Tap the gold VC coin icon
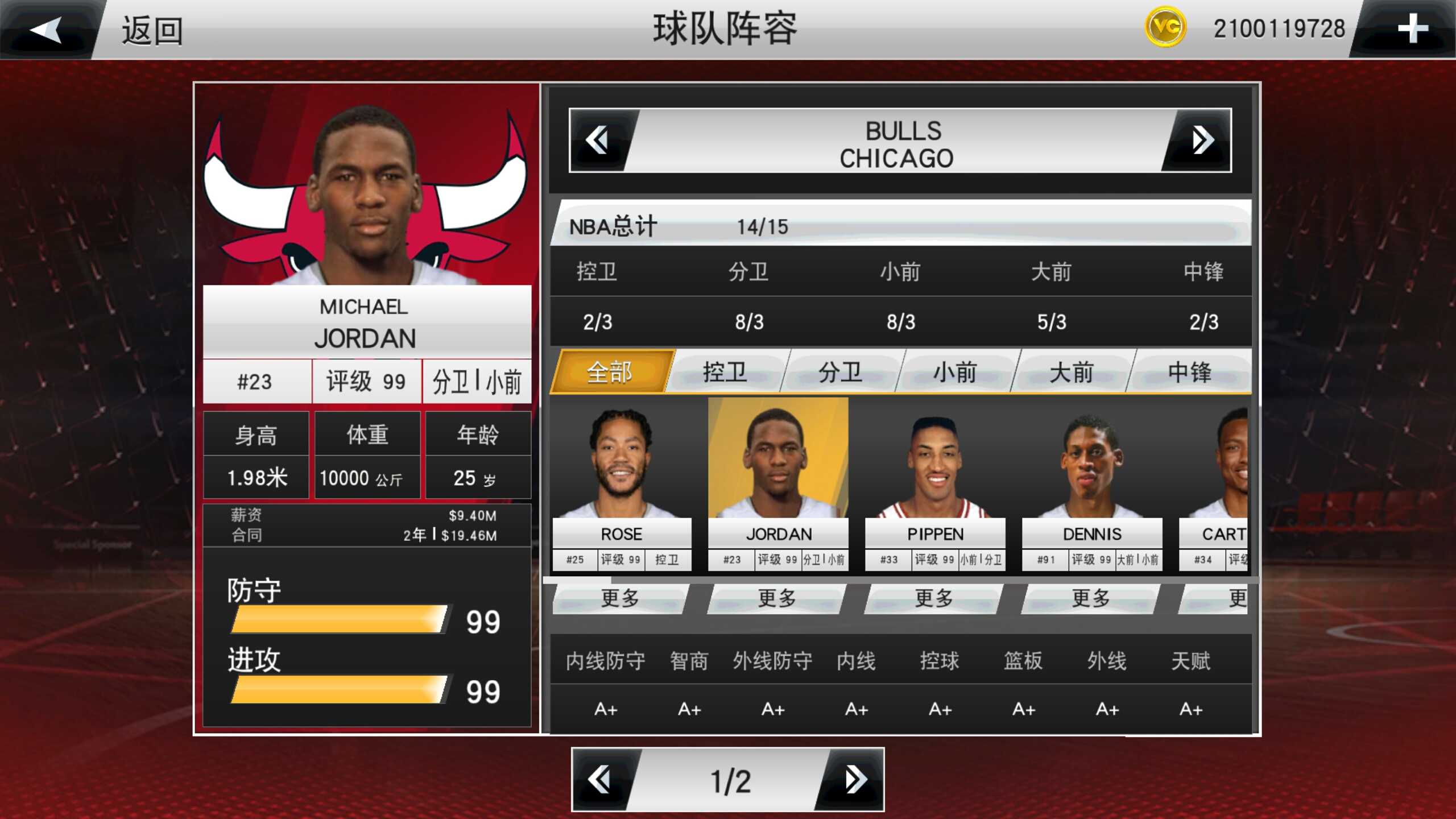 (1167, 26)
